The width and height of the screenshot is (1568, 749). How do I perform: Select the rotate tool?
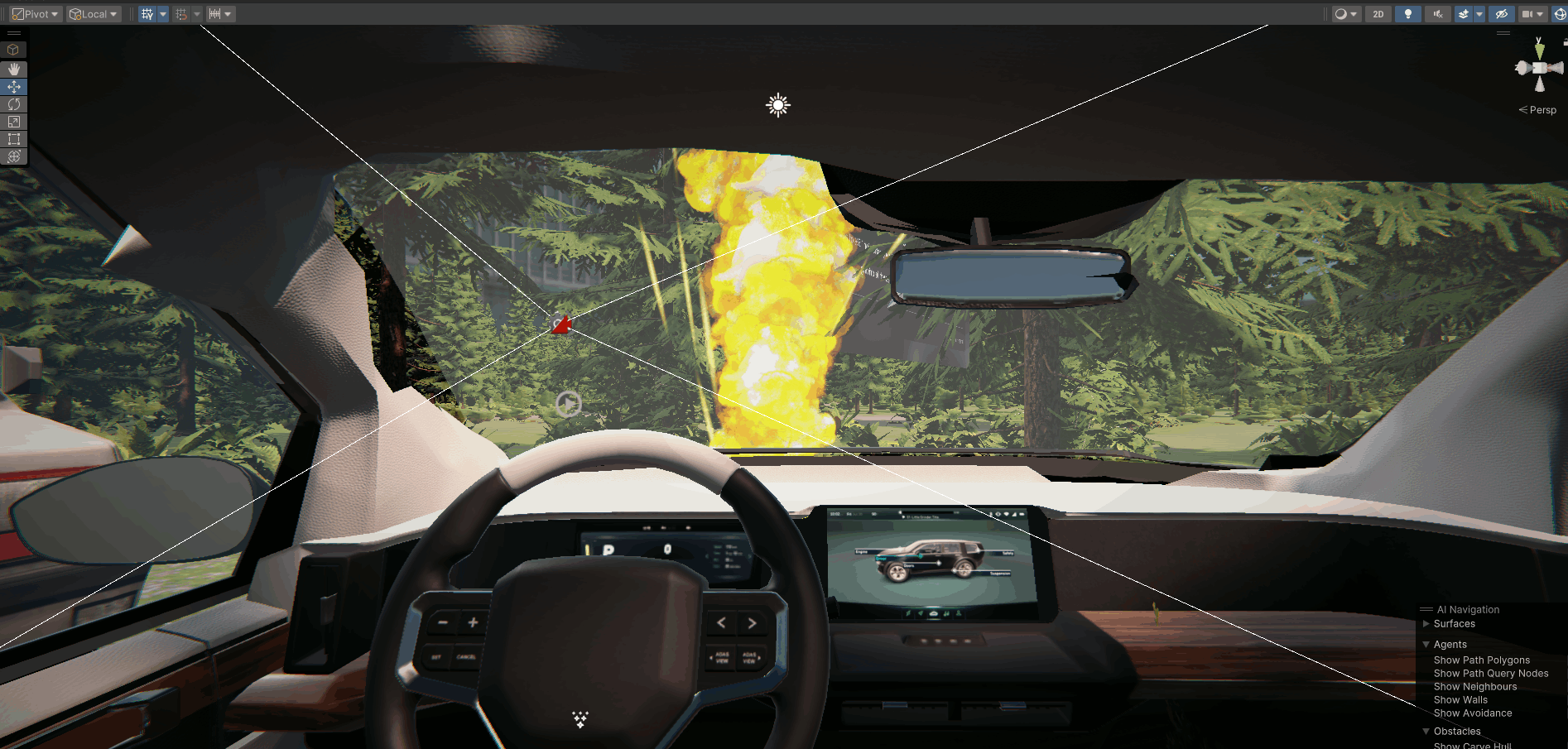coord(14,104)
